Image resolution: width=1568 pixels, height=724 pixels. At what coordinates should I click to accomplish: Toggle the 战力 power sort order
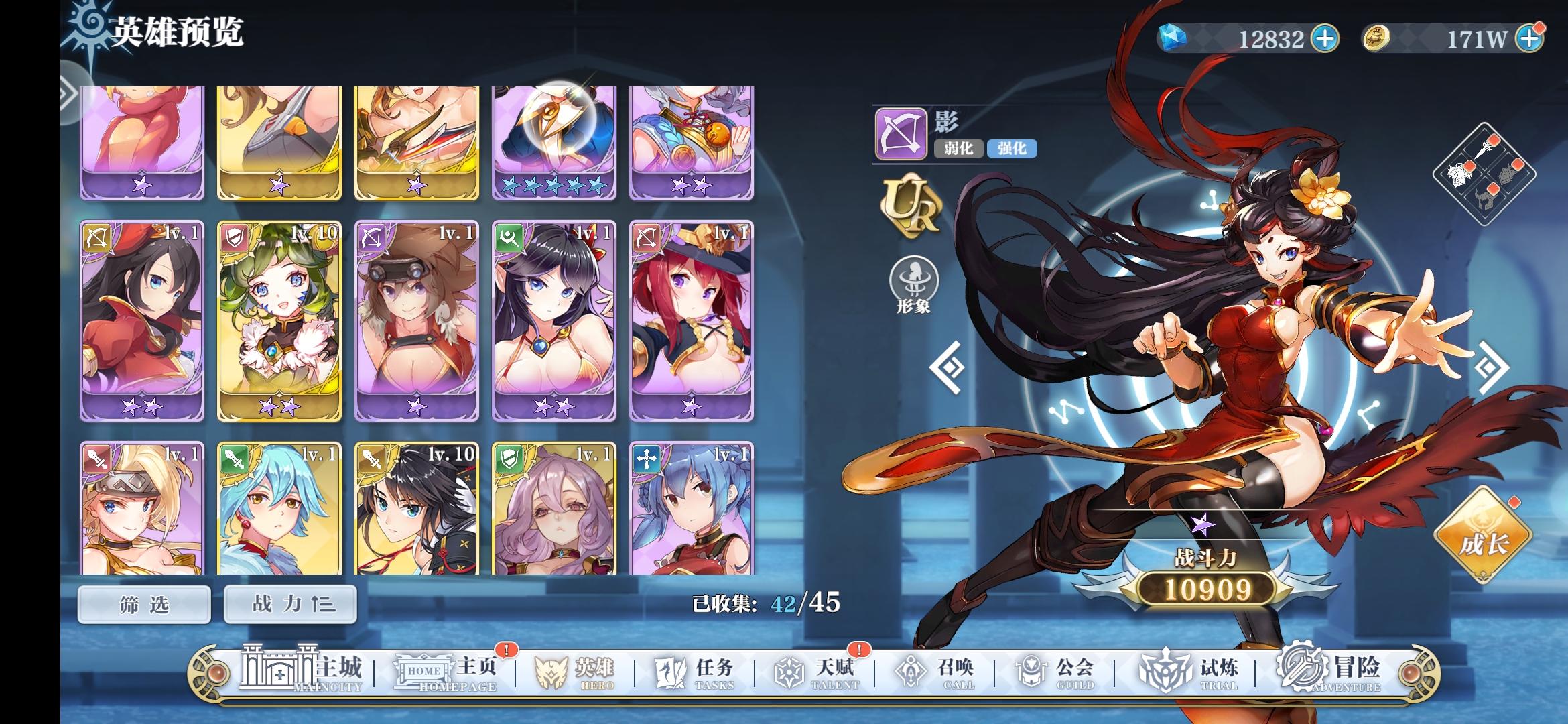pos(289,604)
